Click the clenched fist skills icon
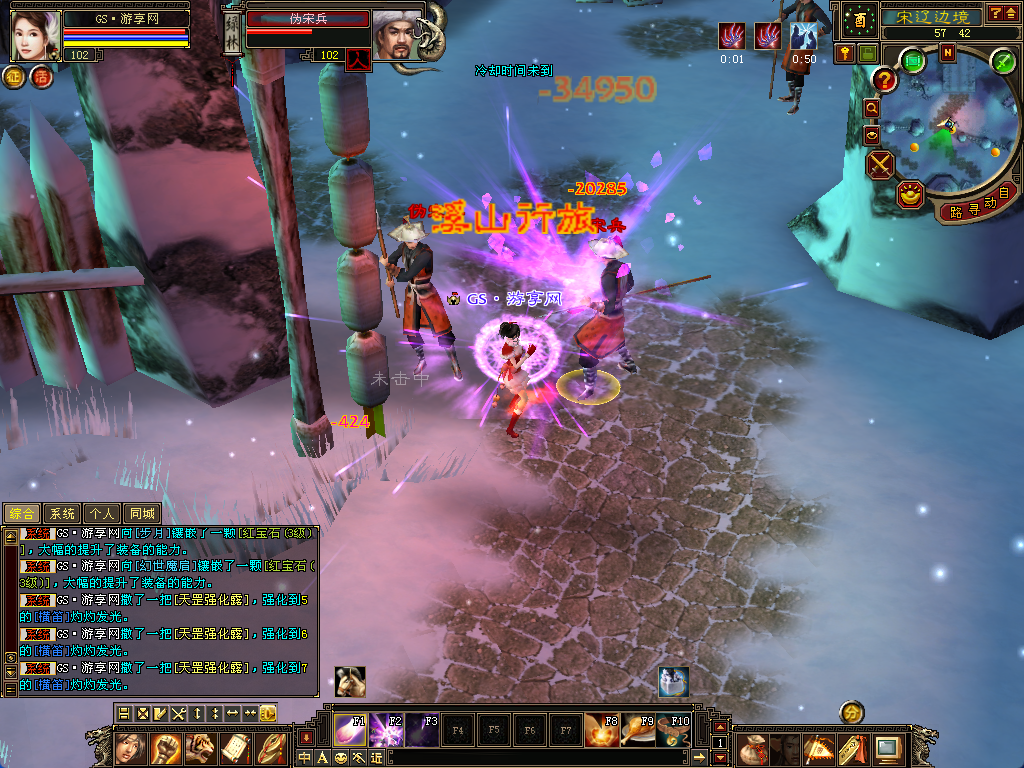Viewport: 1024px width, 768px height. pyautogui.click(x=166, y=748)
